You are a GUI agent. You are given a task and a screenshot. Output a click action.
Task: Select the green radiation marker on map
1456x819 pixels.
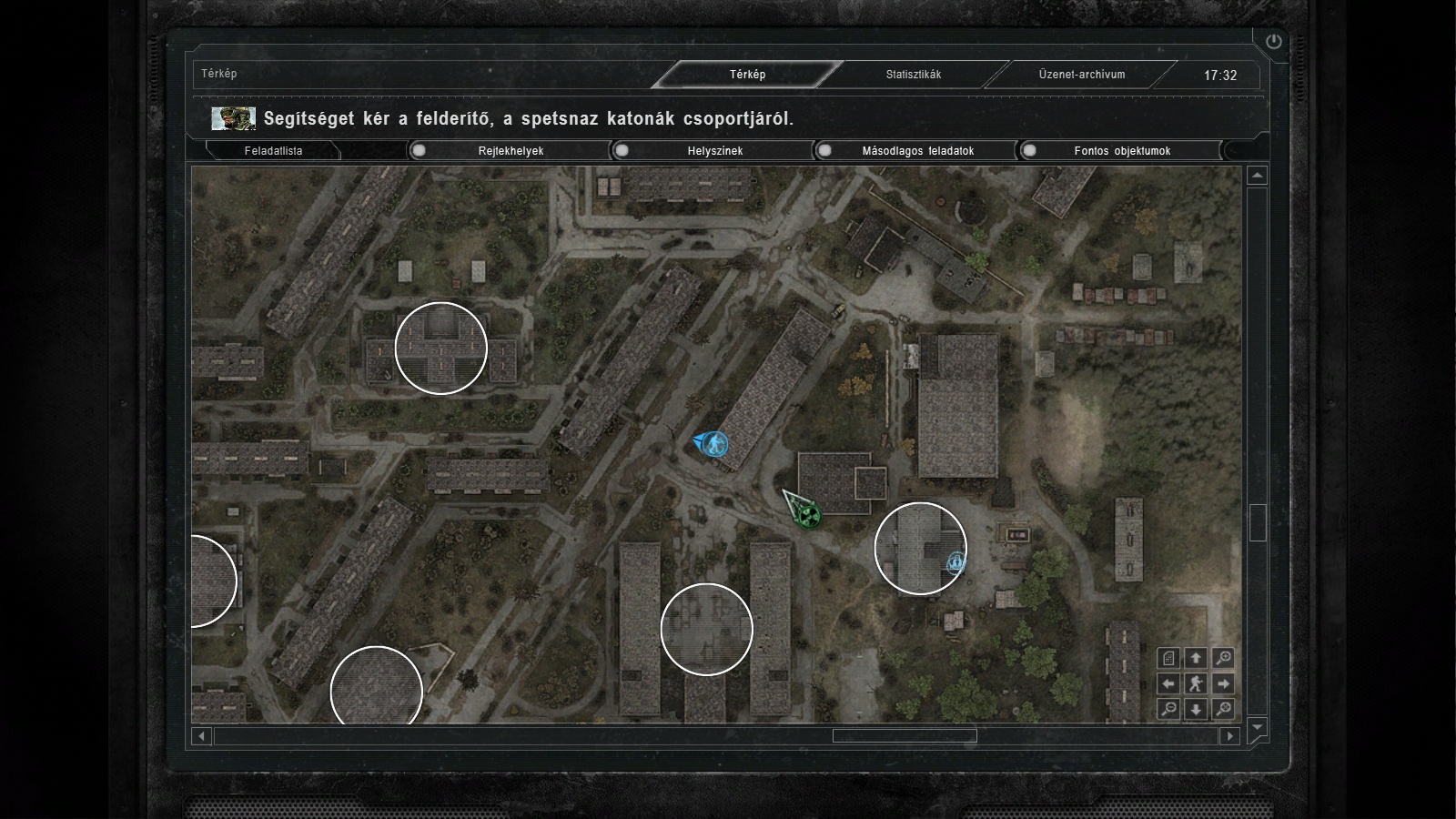pyautogui.click(x=806, y=515)
